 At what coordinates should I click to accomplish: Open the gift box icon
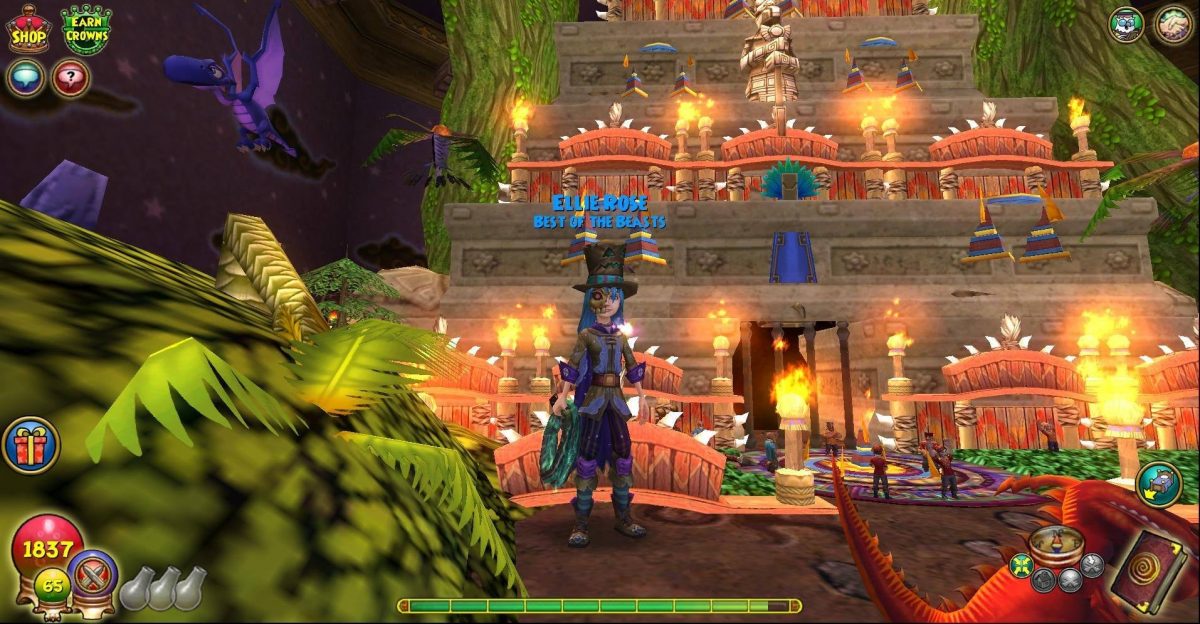(30, 445)
